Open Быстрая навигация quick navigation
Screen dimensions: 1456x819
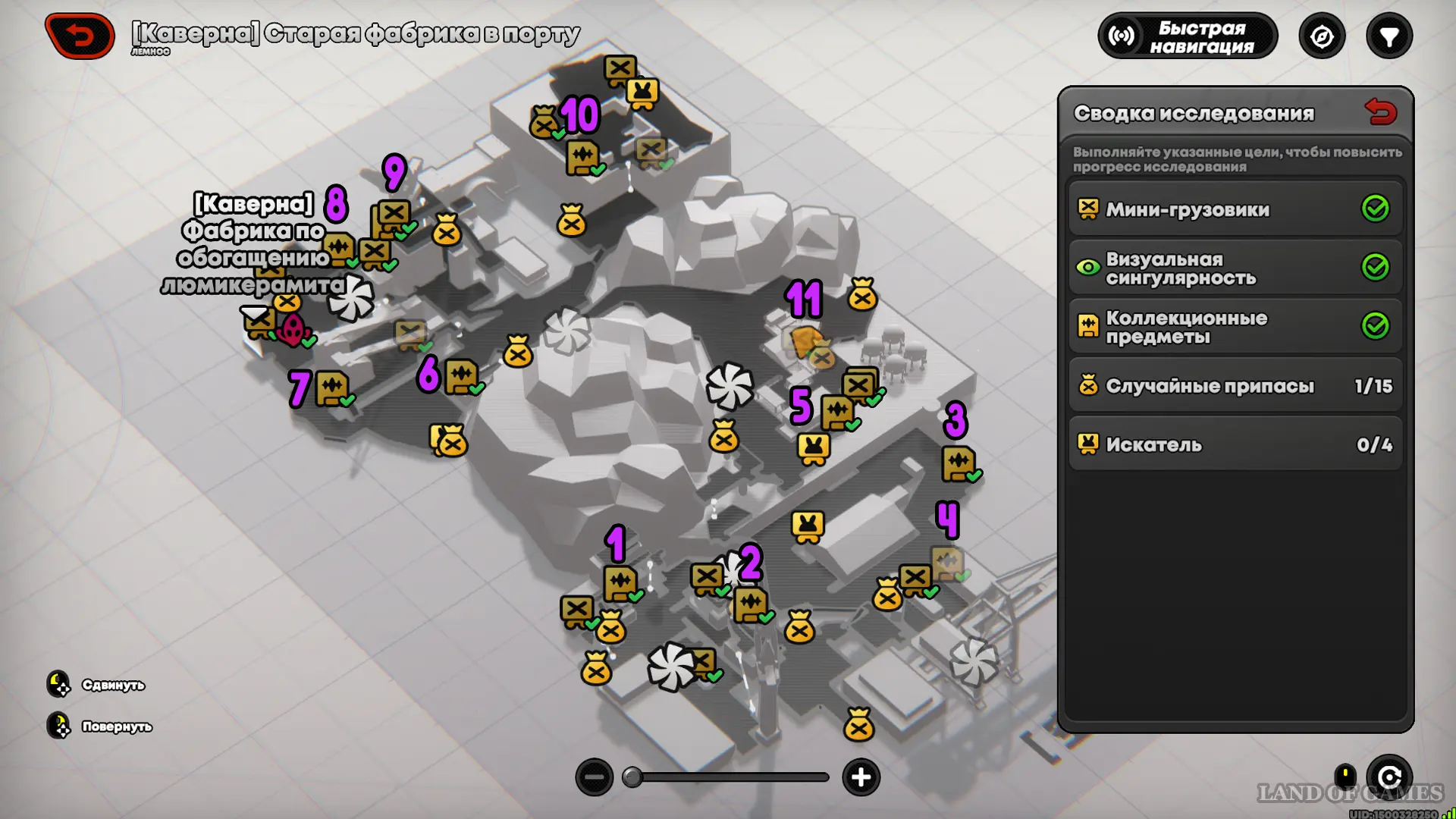click(1188, 36)
